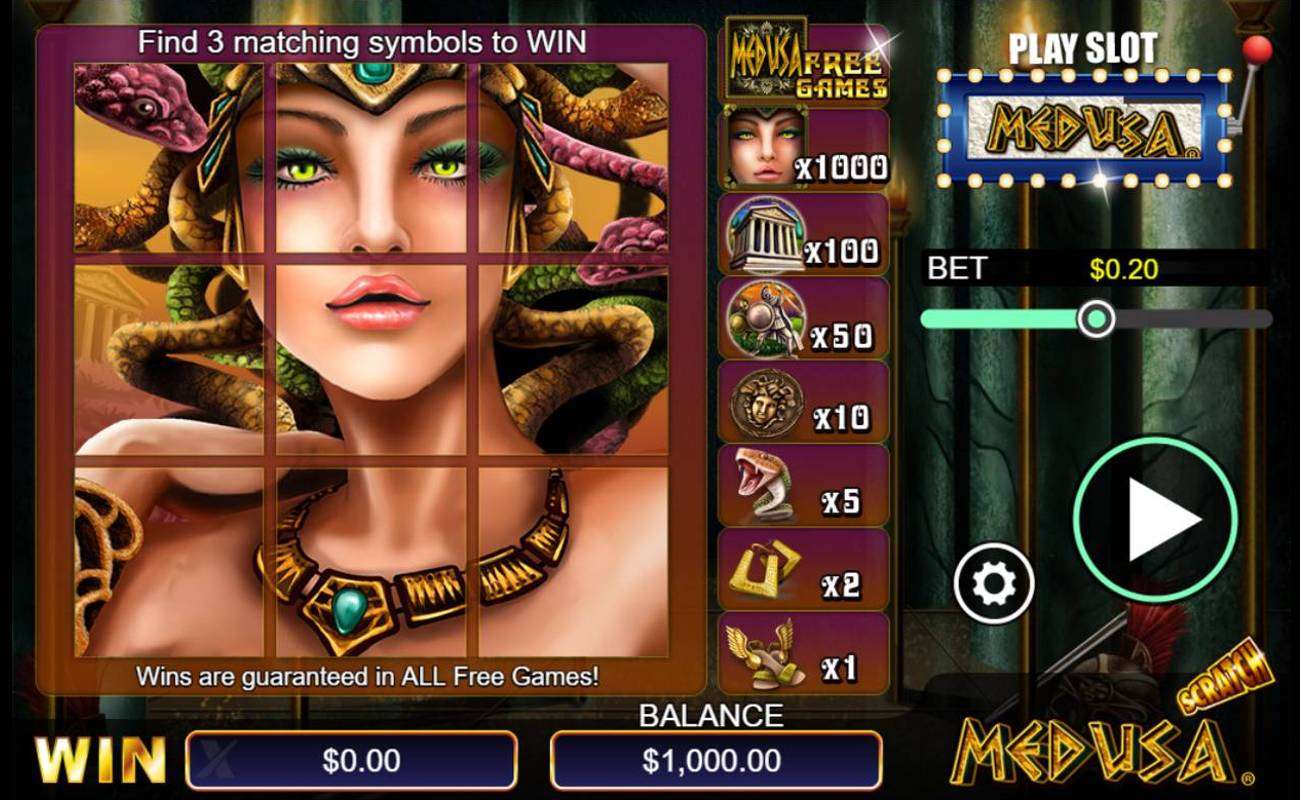Open the Medusa Play Slot banner
This screenshot has width=1300, height=800.
pos(1084,130)
